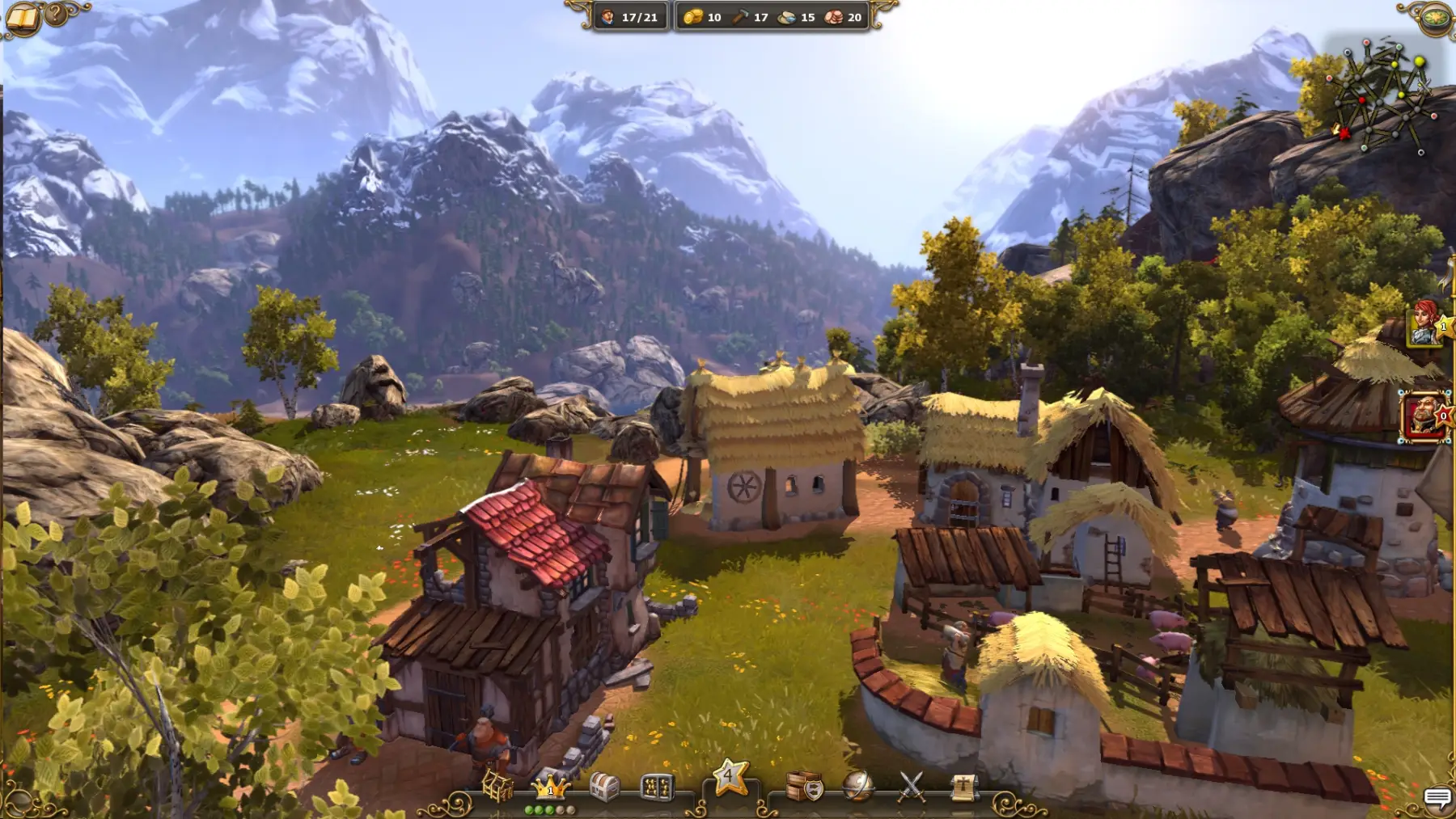
Task: Select the bearded general portrait
Action: point(1423,416)
